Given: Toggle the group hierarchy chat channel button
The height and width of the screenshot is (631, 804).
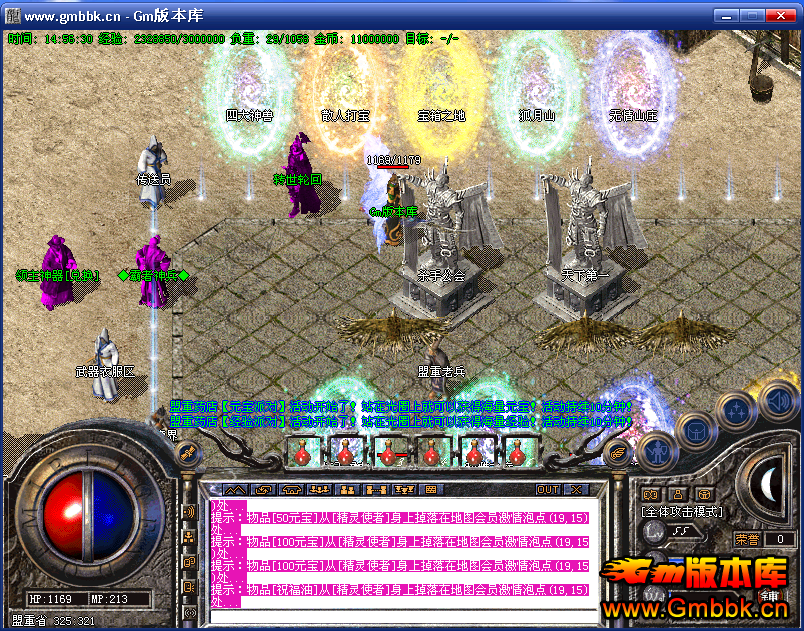Looking at the screenshot, I should click(x=190, y=537).
